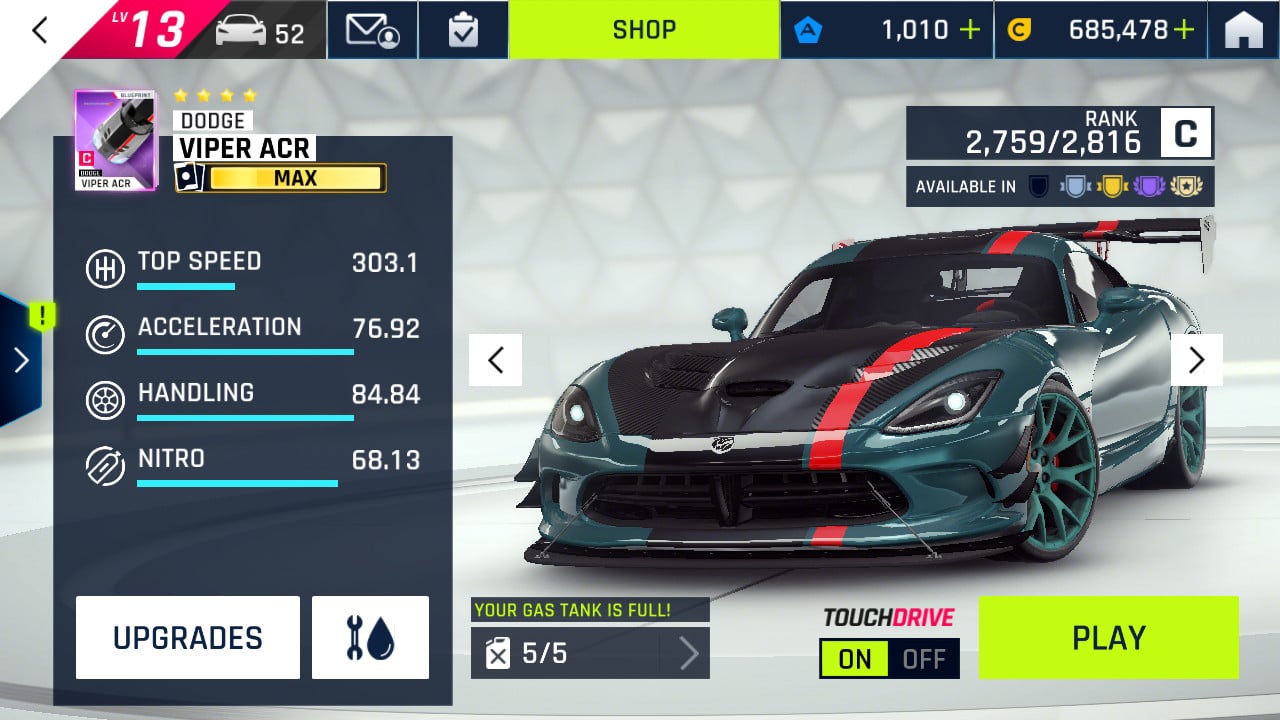
Task: Open the UPGRADES menu
Action: point(188,638)
